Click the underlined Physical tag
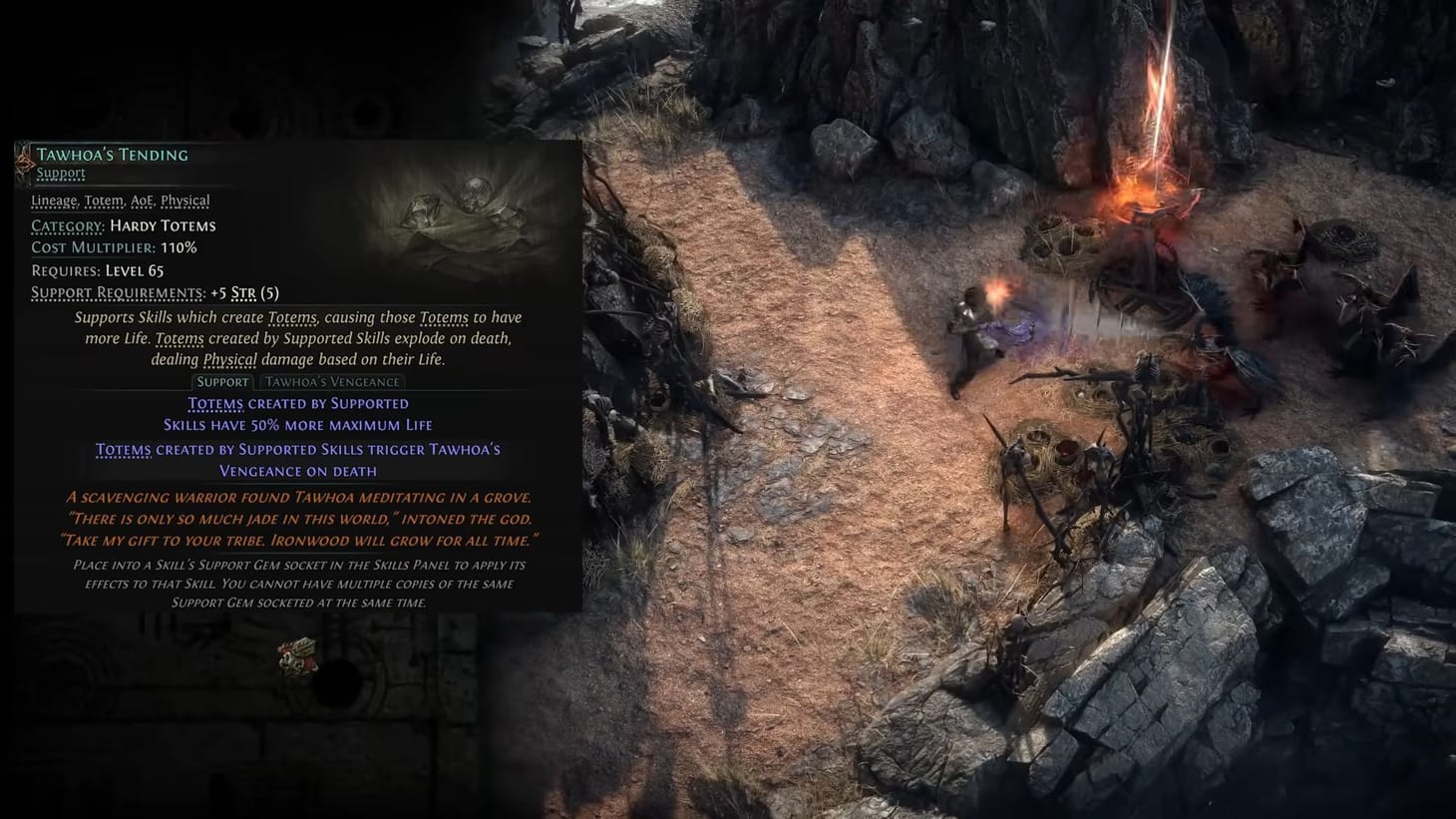The image size is (1456, 819). (183, 201)
